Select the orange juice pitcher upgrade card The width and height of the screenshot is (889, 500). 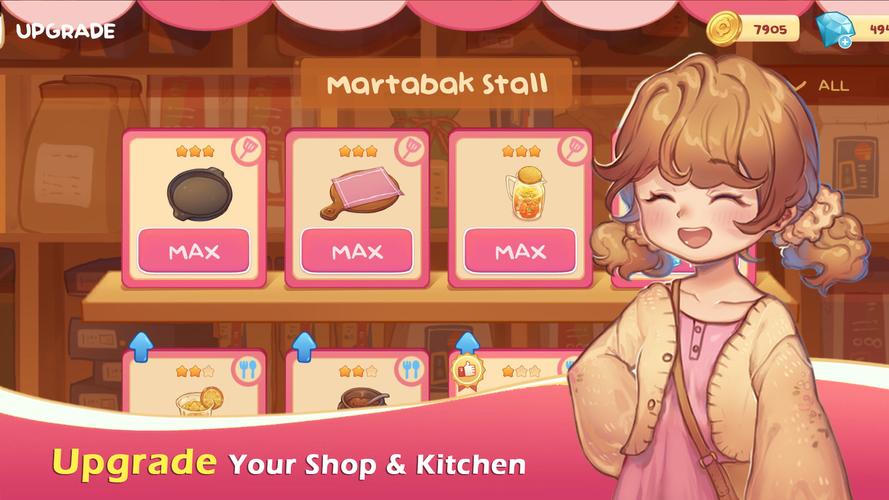pyautogui.click(x=520, y=190)
